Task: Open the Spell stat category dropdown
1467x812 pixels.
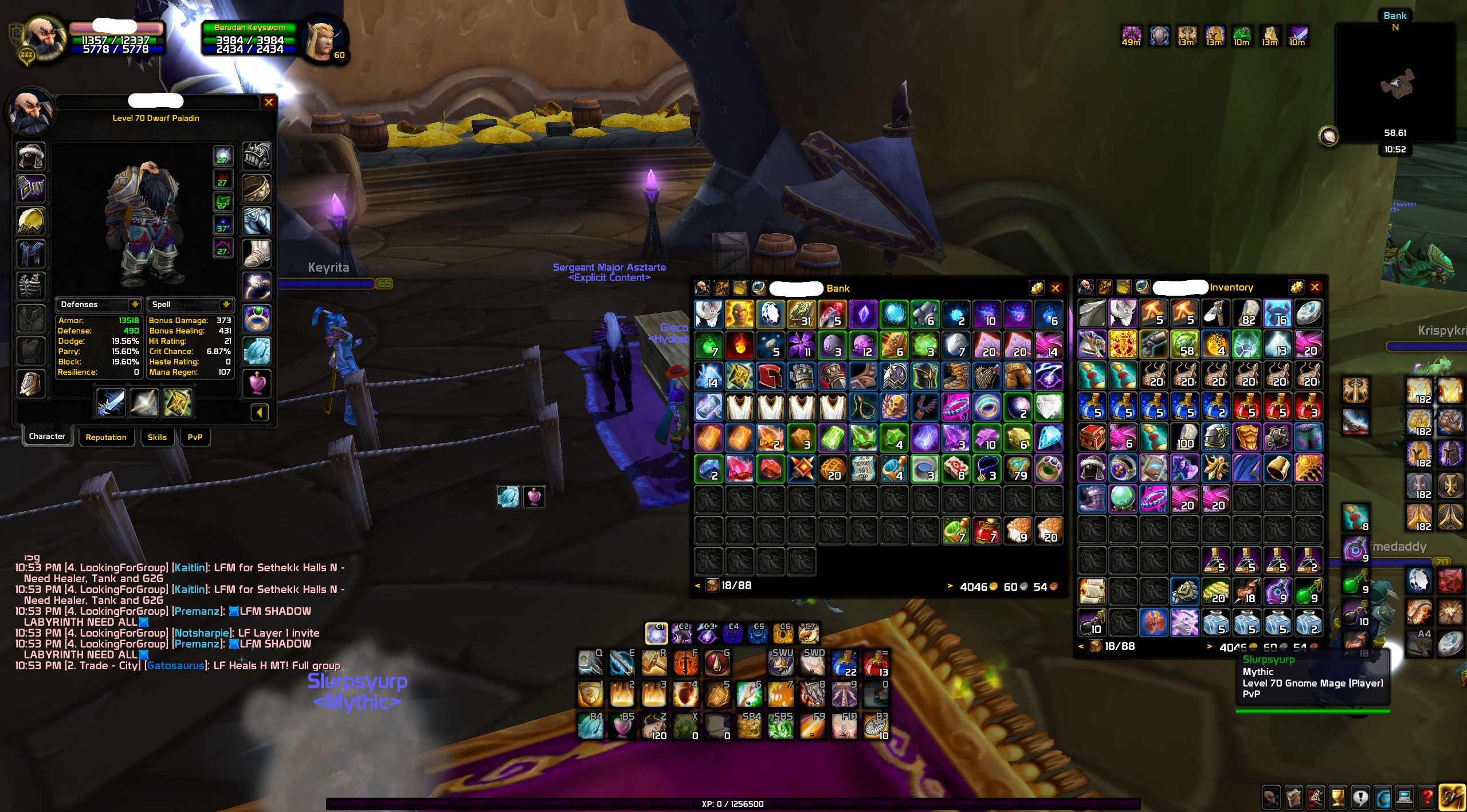Action: pos(226,304)
